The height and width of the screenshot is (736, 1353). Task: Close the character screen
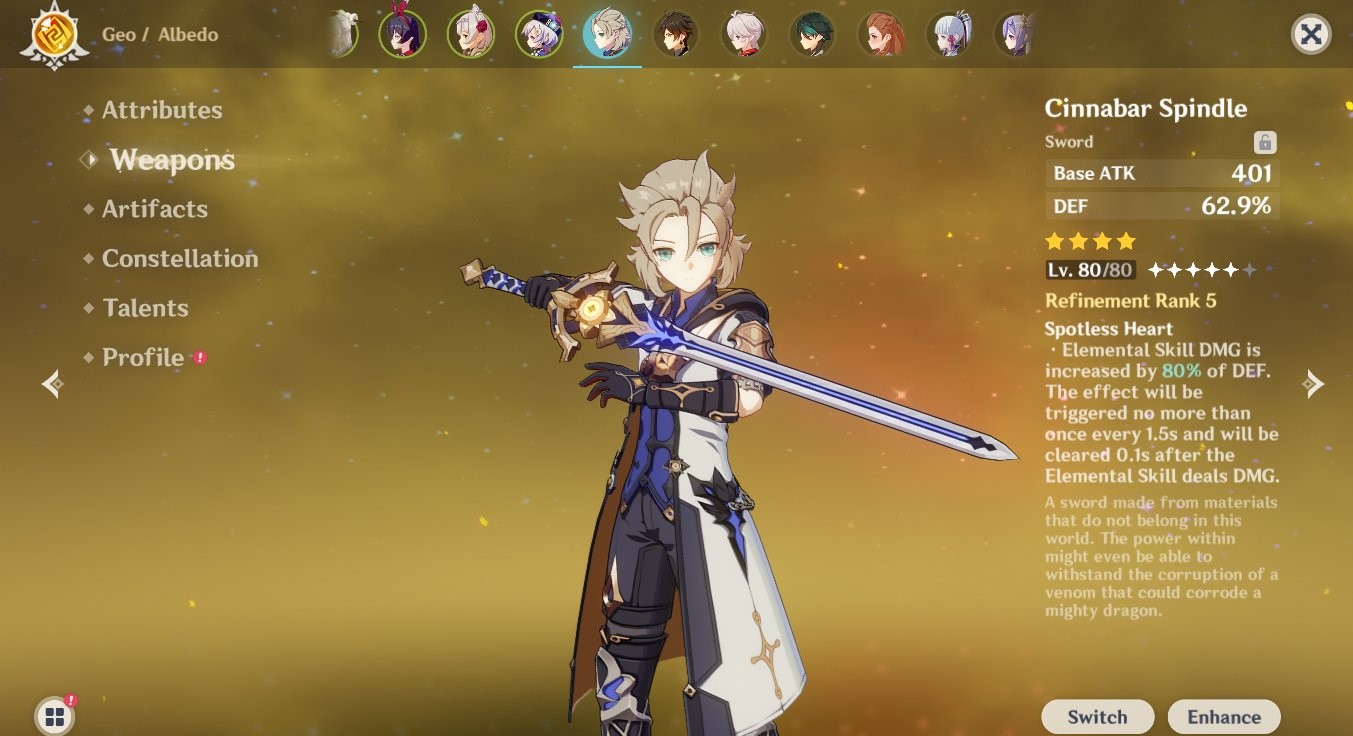click(1310, 35)
